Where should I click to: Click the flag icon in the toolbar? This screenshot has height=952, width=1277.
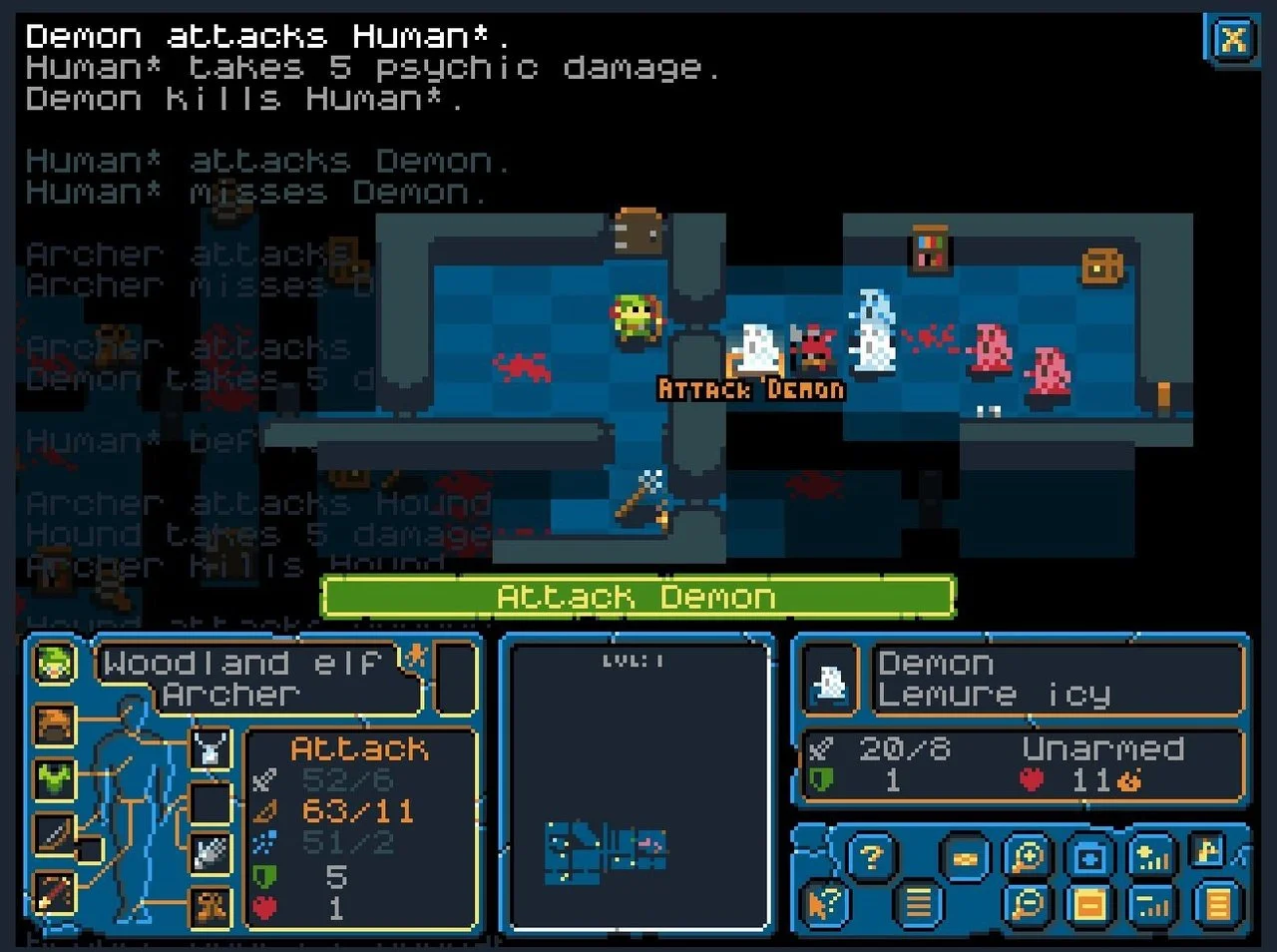1206,851
